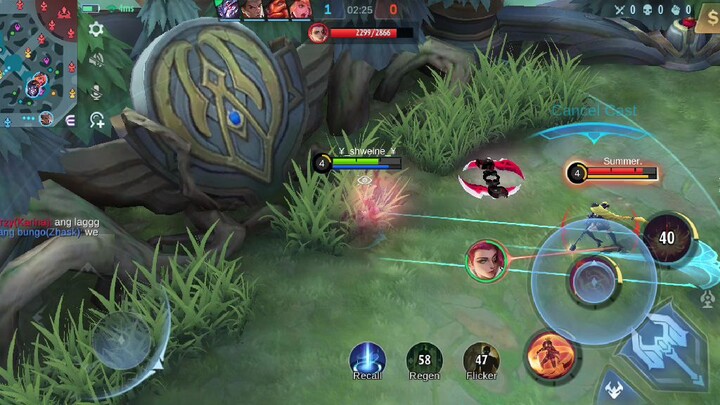Tap the minimap

(x=39, y=64)
